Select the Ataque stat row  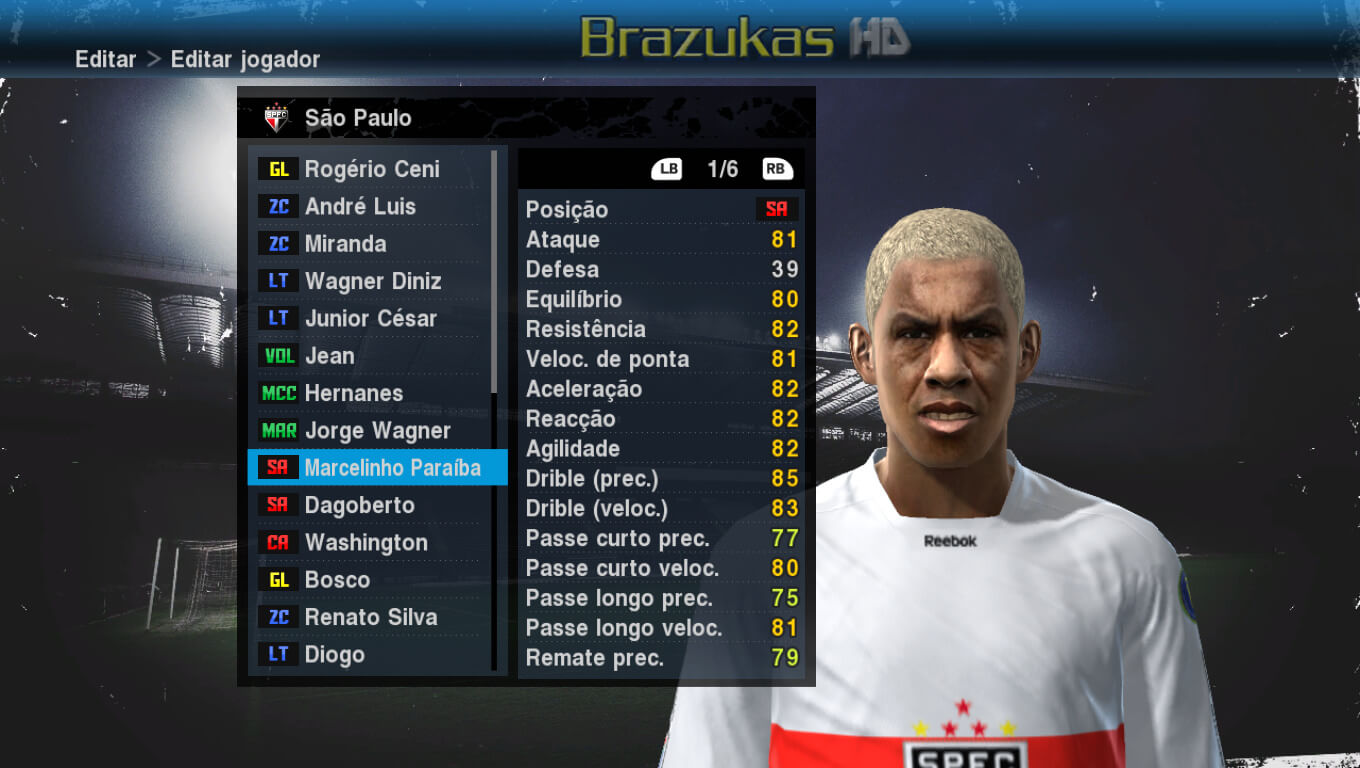(661, 239)
